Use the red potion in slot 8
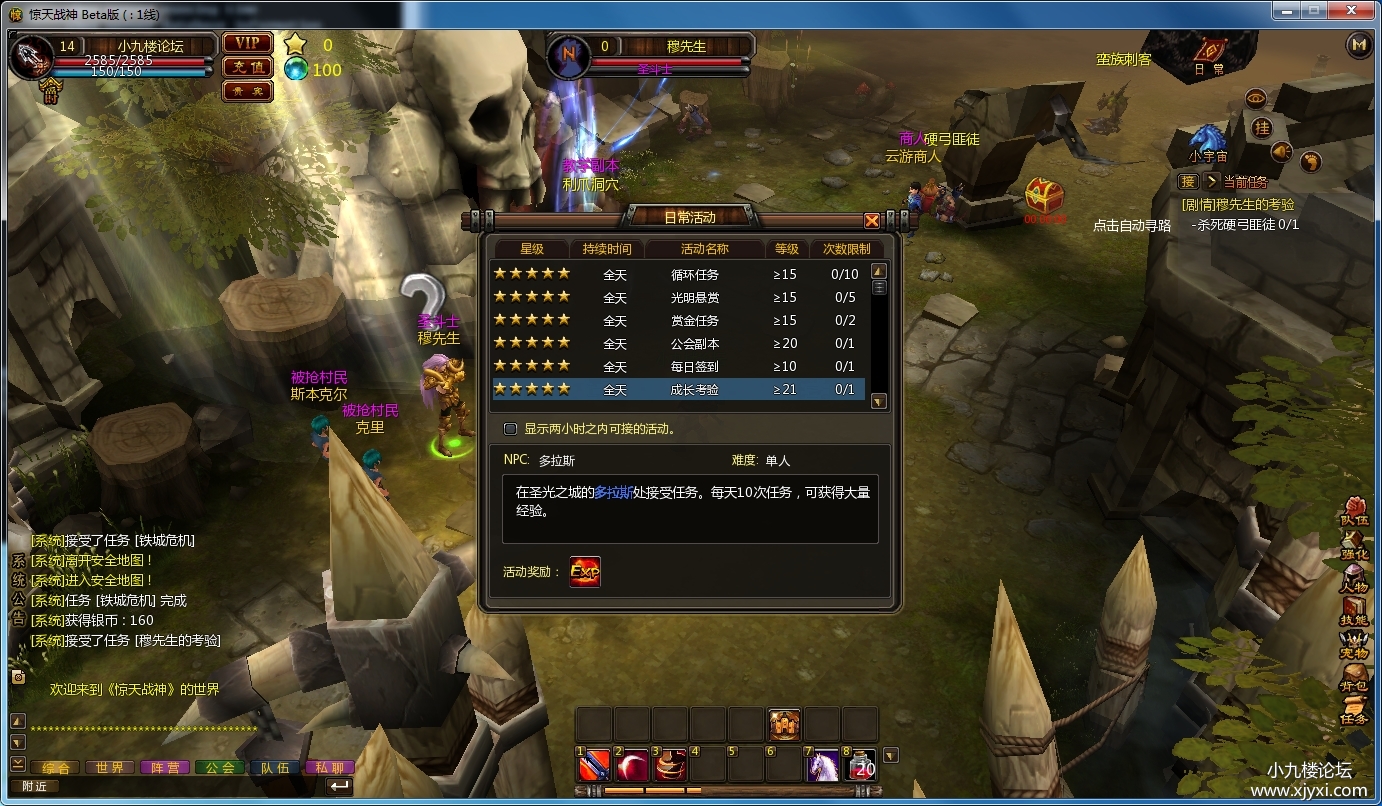 [x=860, y=765]
